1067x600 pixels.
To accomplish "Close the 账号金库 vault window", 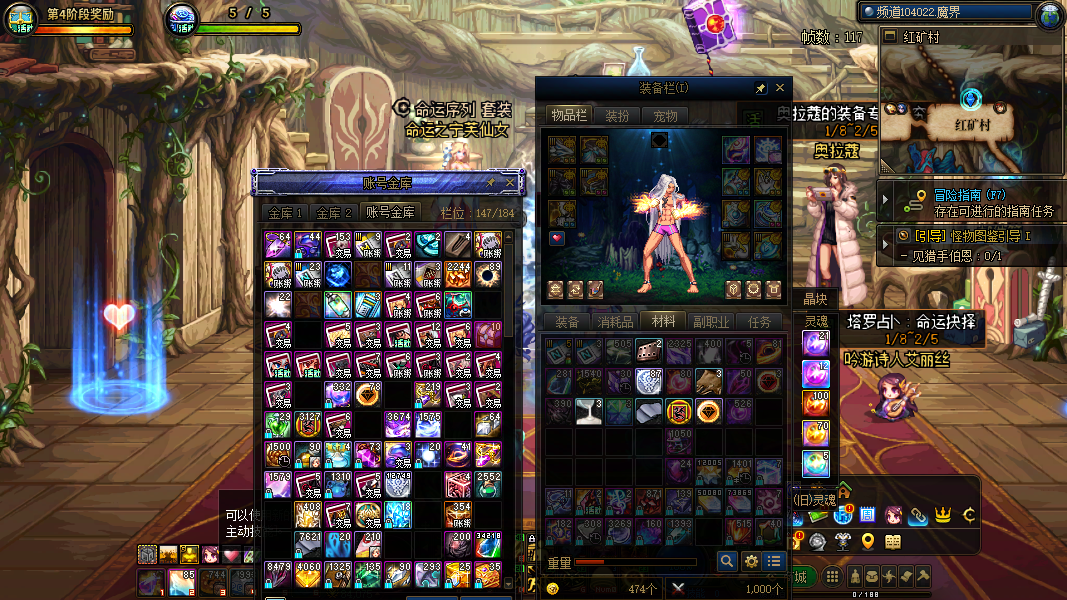I will click(510, 183).
